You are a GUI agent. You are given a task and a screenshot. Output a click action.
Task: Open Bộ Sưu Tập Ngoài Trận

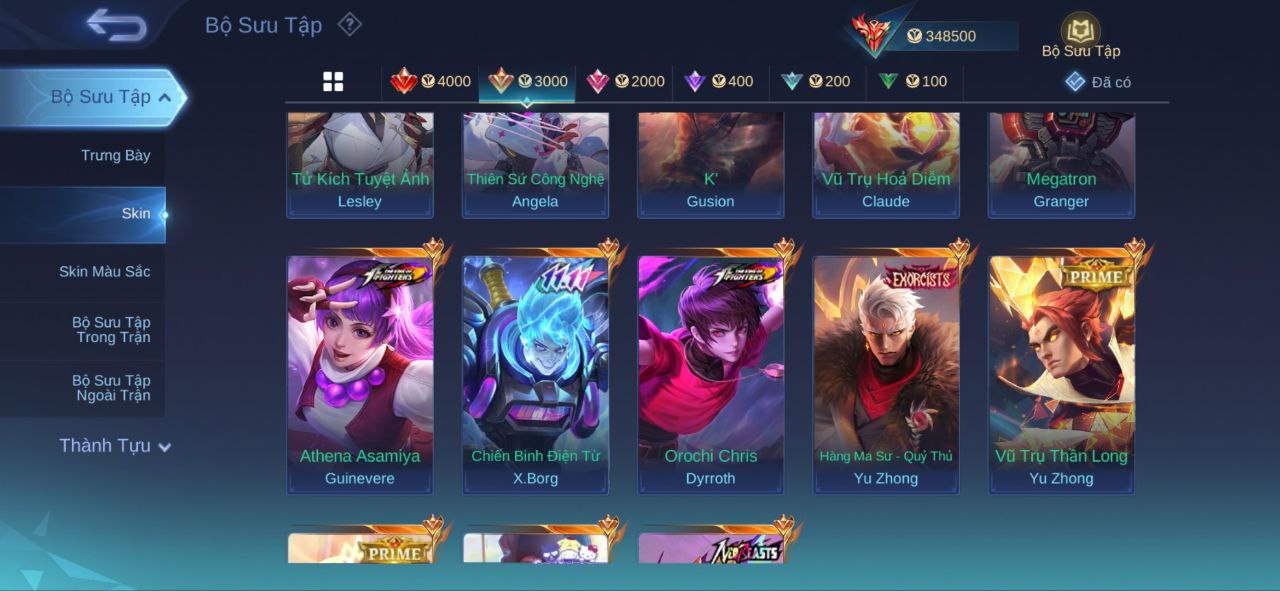click(x=110, y=387)
